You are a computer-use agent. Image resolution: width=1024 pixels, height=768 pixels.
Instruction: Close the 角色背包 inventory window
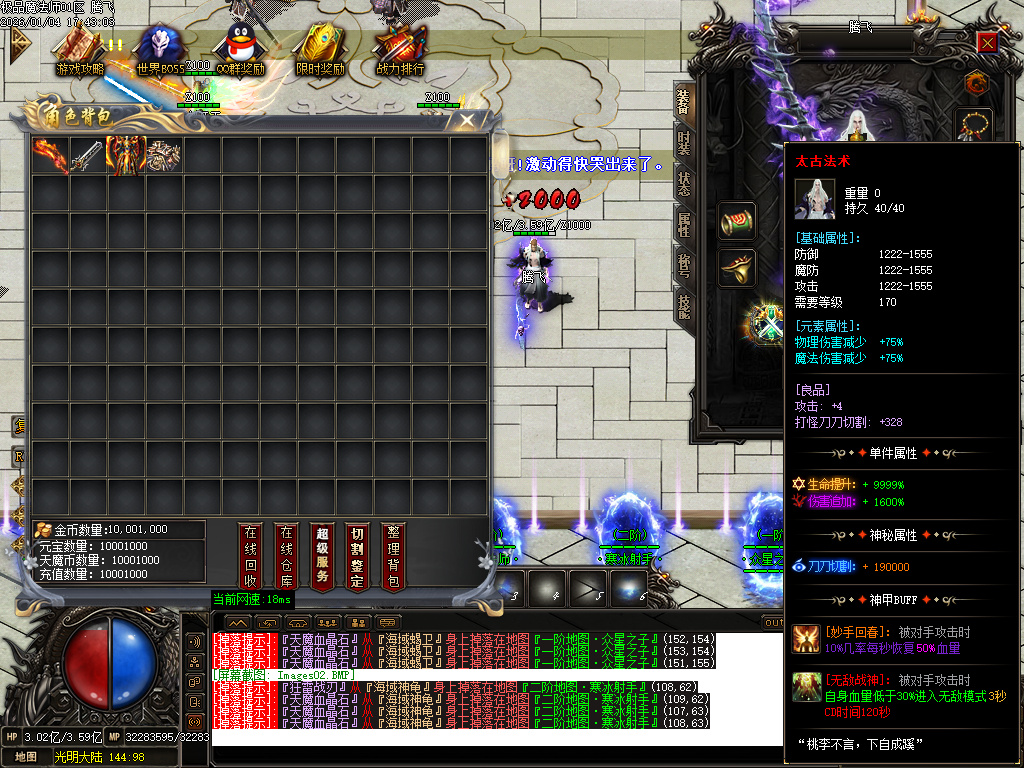(x=466, y=121)
